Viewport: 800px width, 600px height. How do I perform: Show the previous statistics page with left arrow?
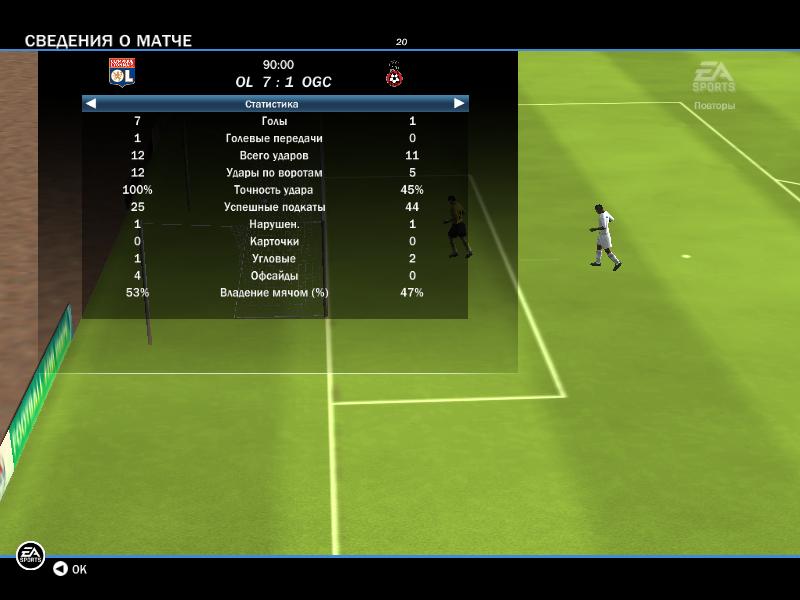(x=91, y=103)
